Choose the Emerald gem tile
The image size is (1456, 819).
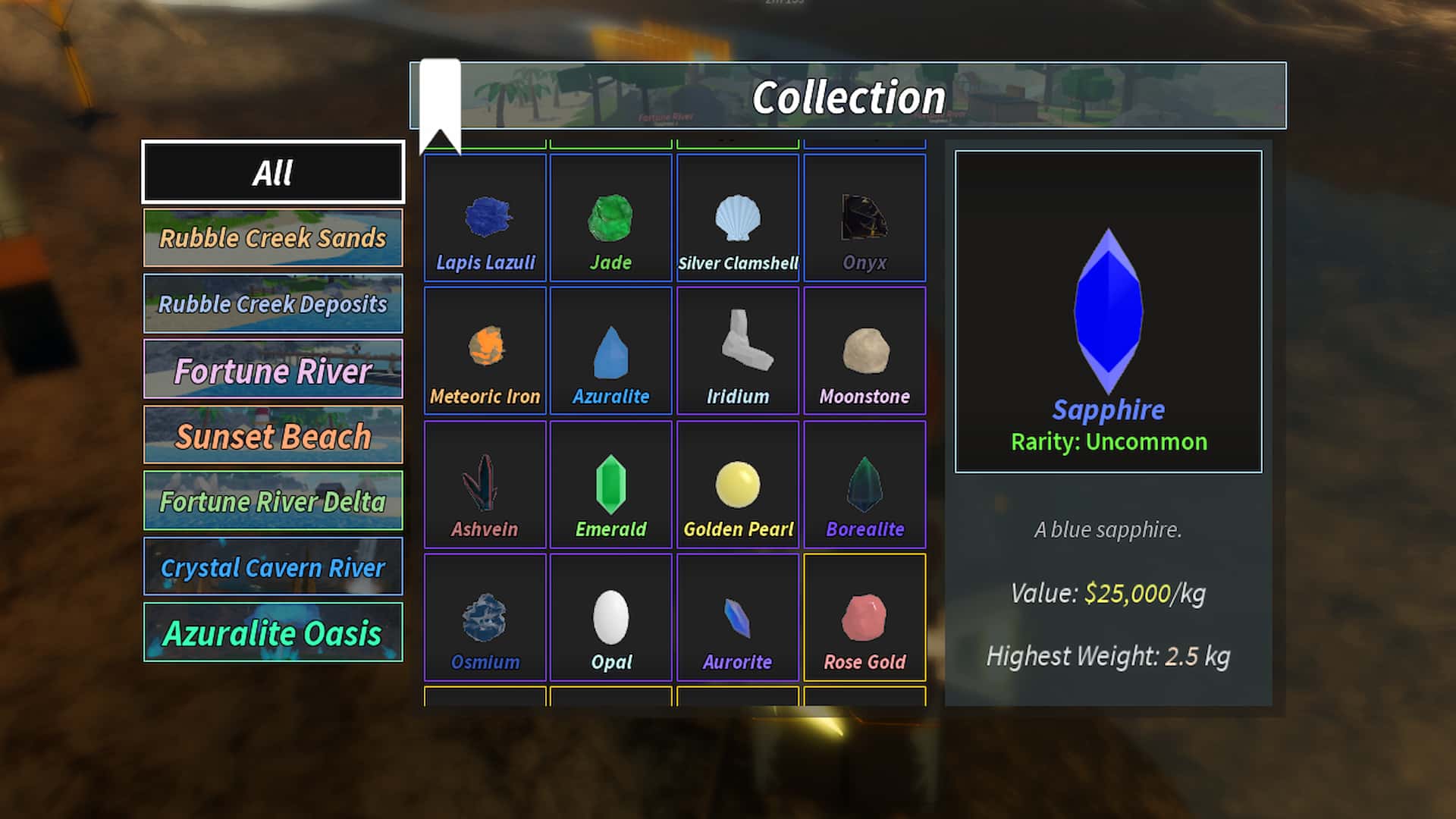(611, 485)
